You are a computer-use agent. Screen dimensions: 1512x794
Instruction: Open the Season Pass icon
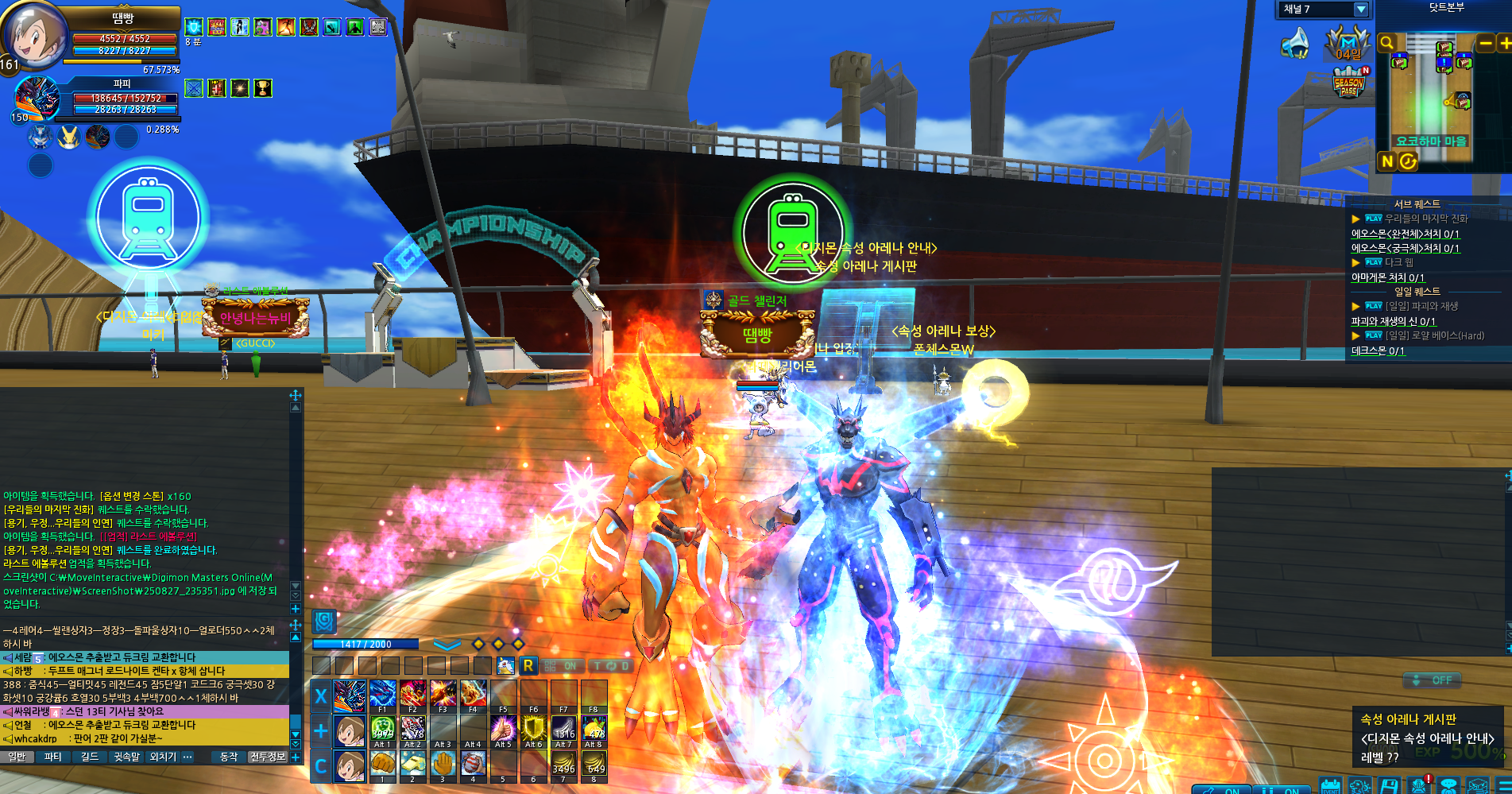1349,83
